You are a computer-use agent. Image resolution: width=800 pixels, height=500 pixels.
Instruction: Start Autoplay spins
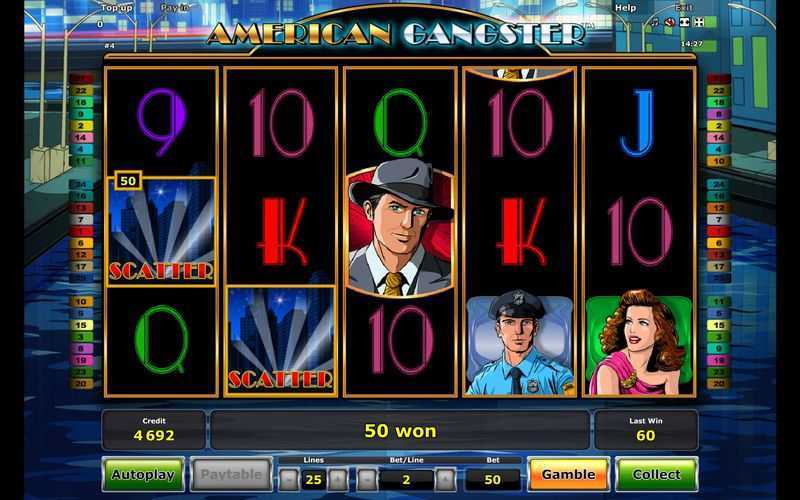(x=142, y=475)
